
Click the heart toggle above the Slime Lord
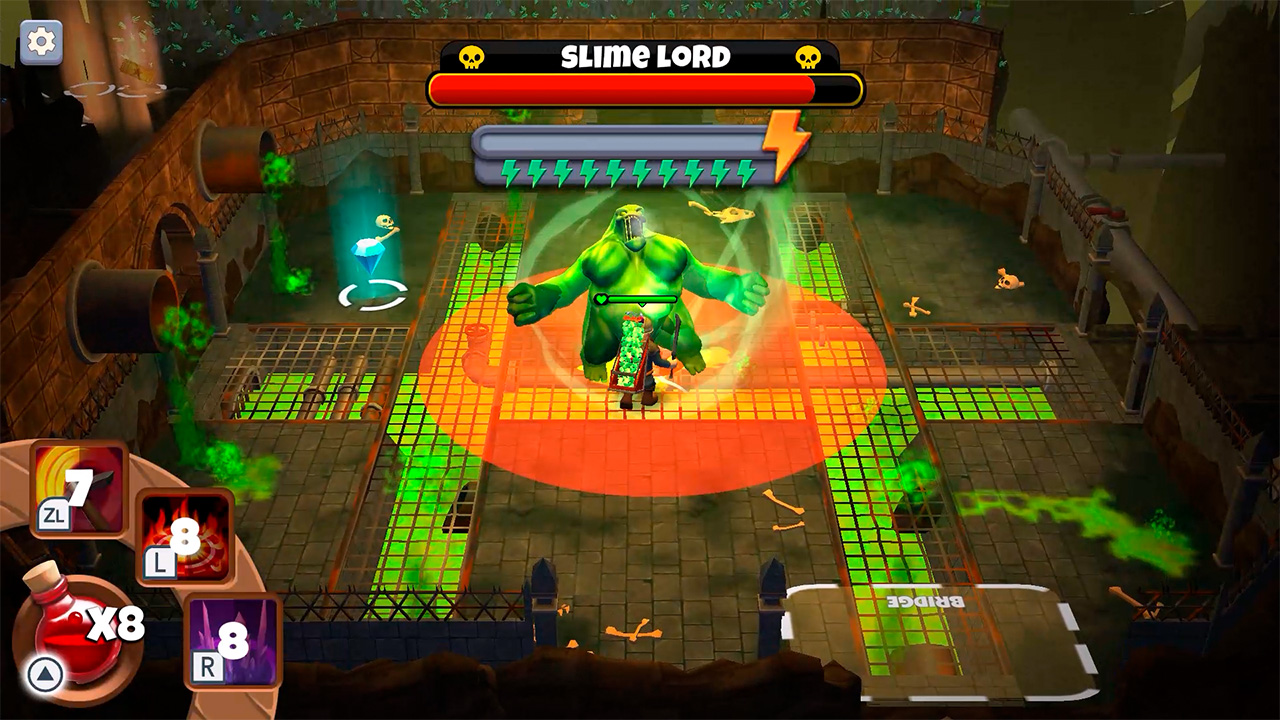point(601,298)
